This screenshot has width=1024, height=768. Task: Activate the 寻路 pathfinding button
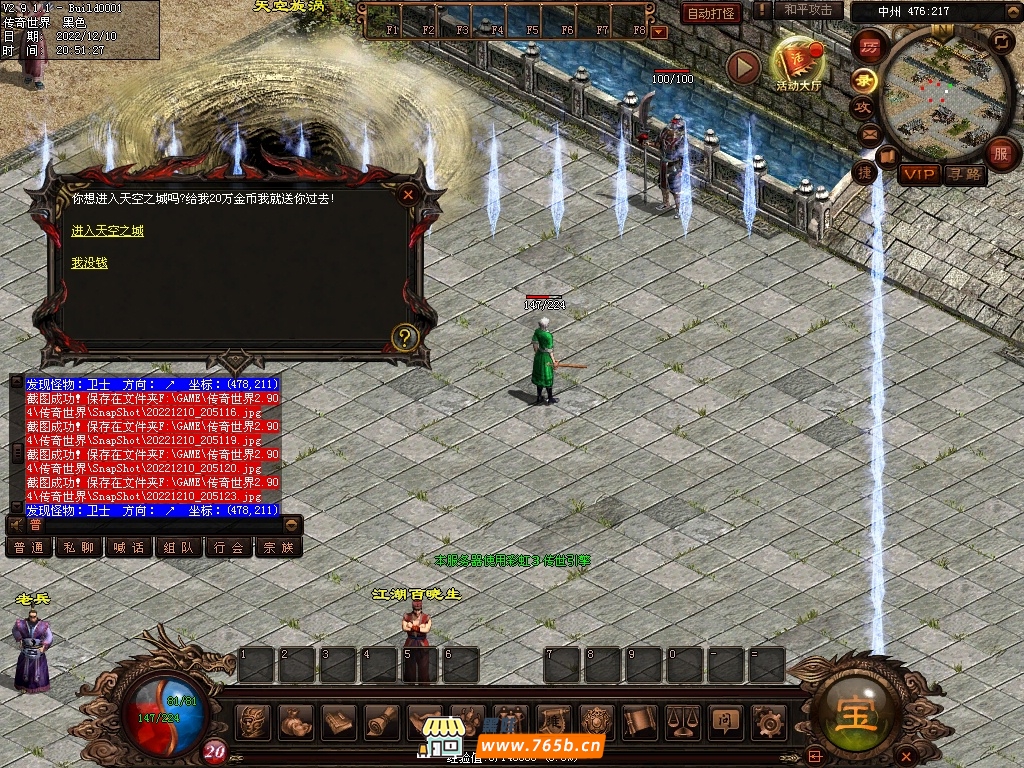965,175
